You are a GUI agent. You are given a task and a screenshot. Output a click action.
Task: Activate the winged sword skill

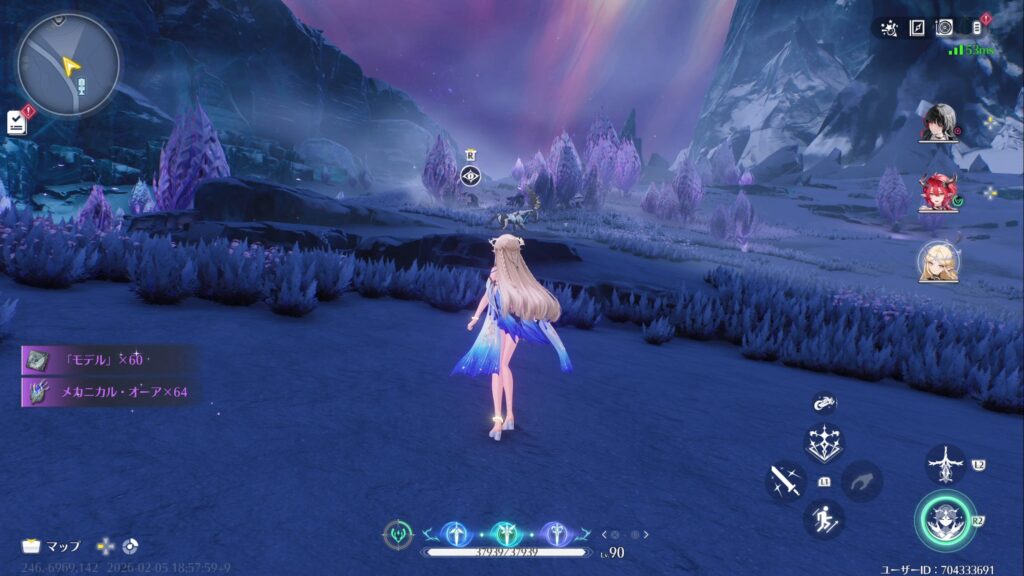tap(945, 465)
